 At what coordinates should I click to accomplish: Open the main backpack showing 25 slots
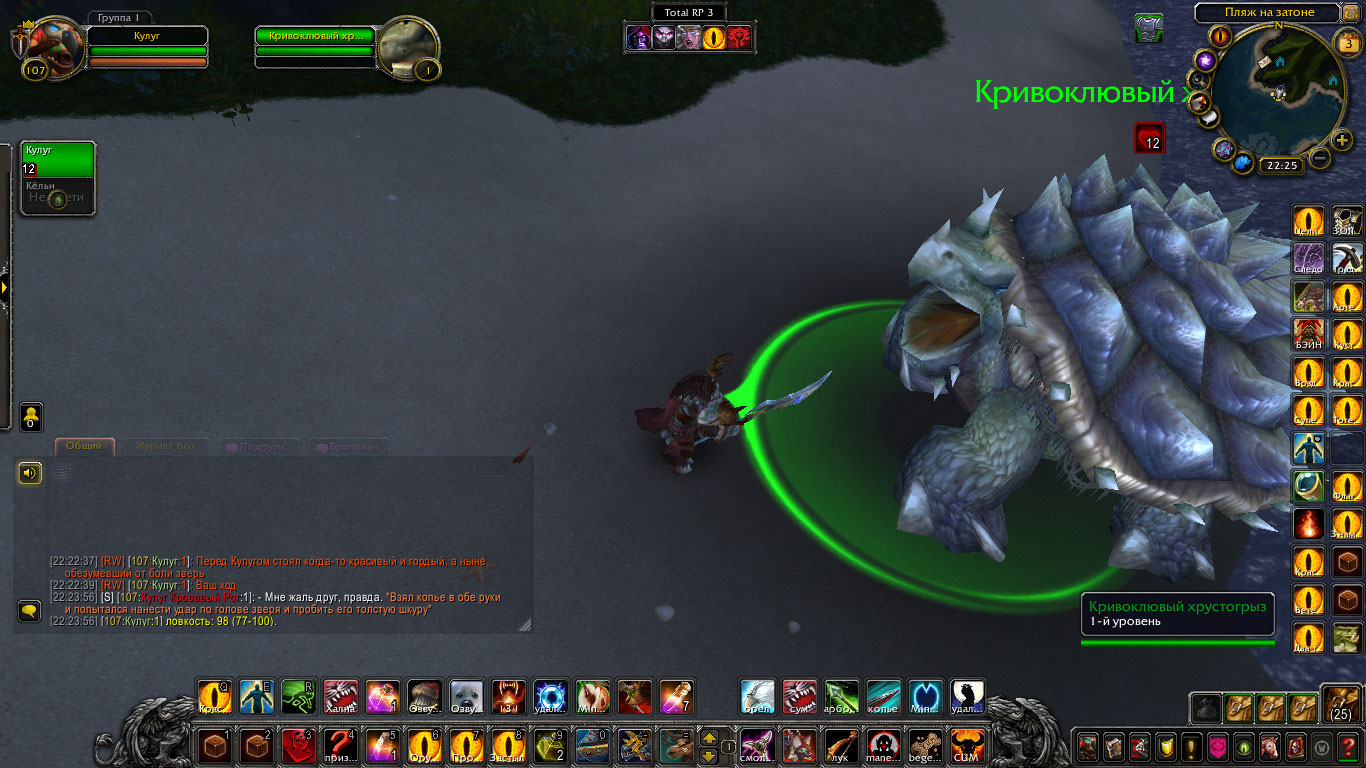pos(1339,703)
